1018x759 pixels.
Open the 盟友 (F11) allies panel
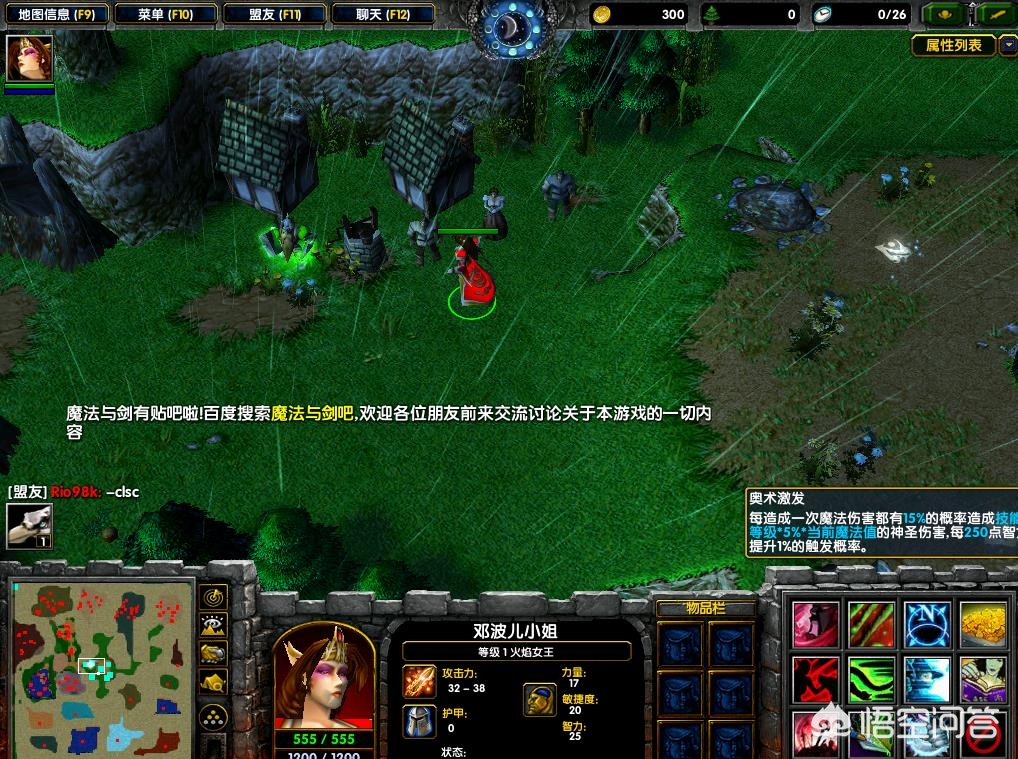(x=275, y=15)
